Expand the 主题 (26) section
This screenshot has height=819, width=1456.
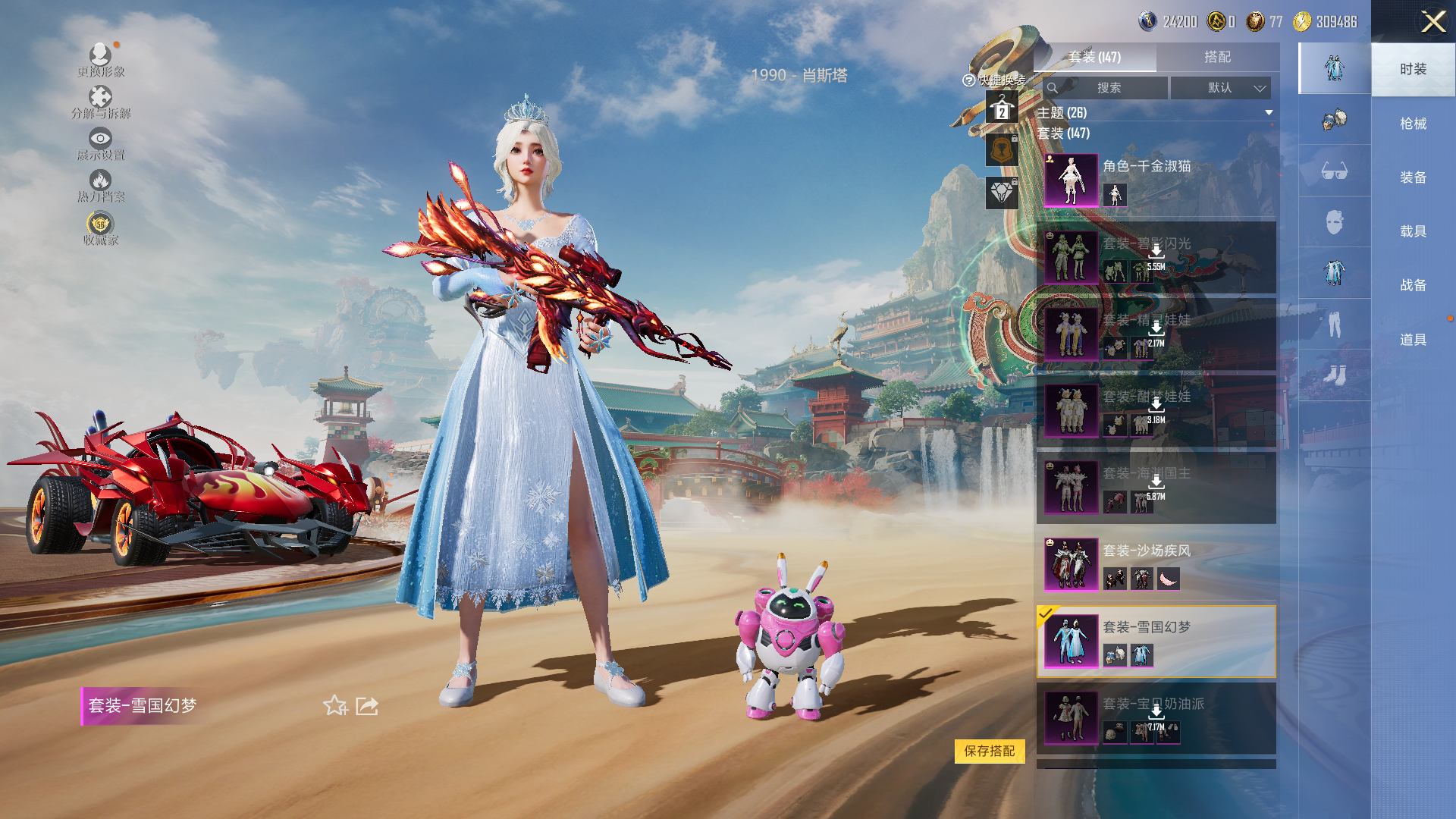pos(1269,113)
